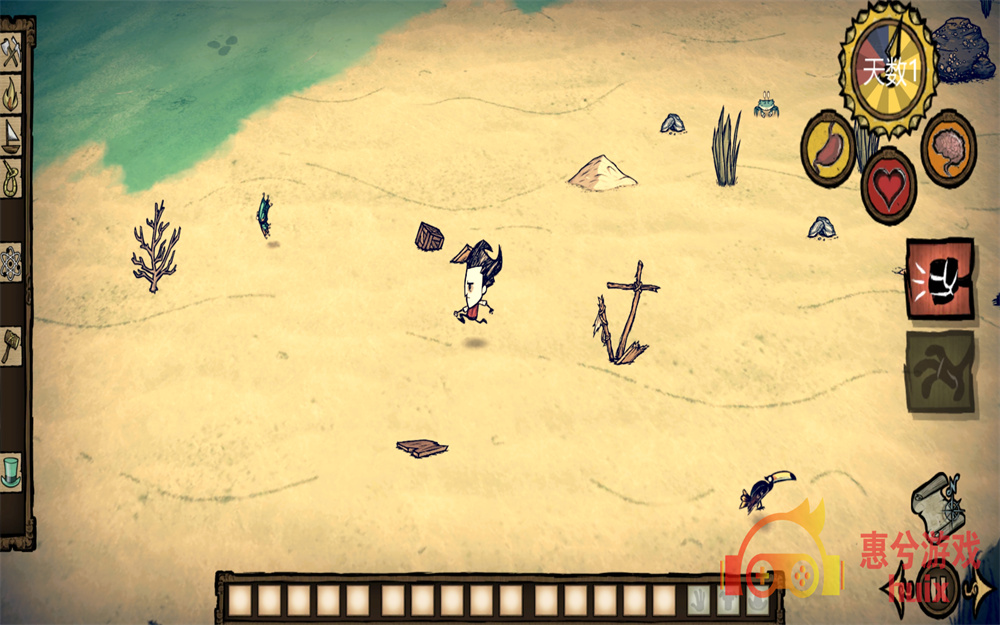Select the sailboat Nautical crafting tab
1000x625 pixels.
pyautogui.click(x=11, y=135)
